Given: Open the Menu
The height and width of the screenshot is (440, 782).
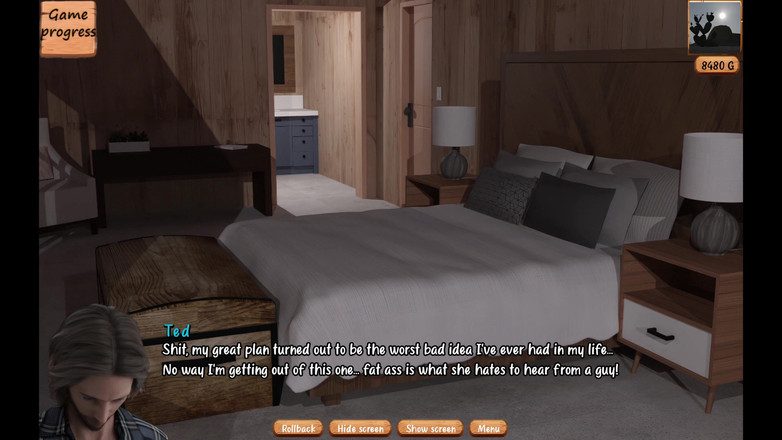Looking at the screenshot, I should [488, 428].
